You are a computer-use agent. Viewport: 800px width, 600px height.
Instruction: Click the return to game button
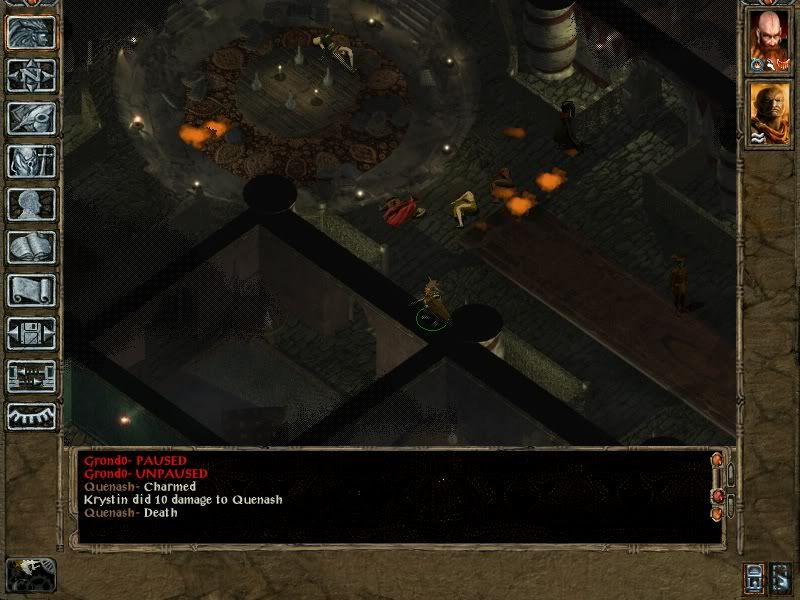31,32
